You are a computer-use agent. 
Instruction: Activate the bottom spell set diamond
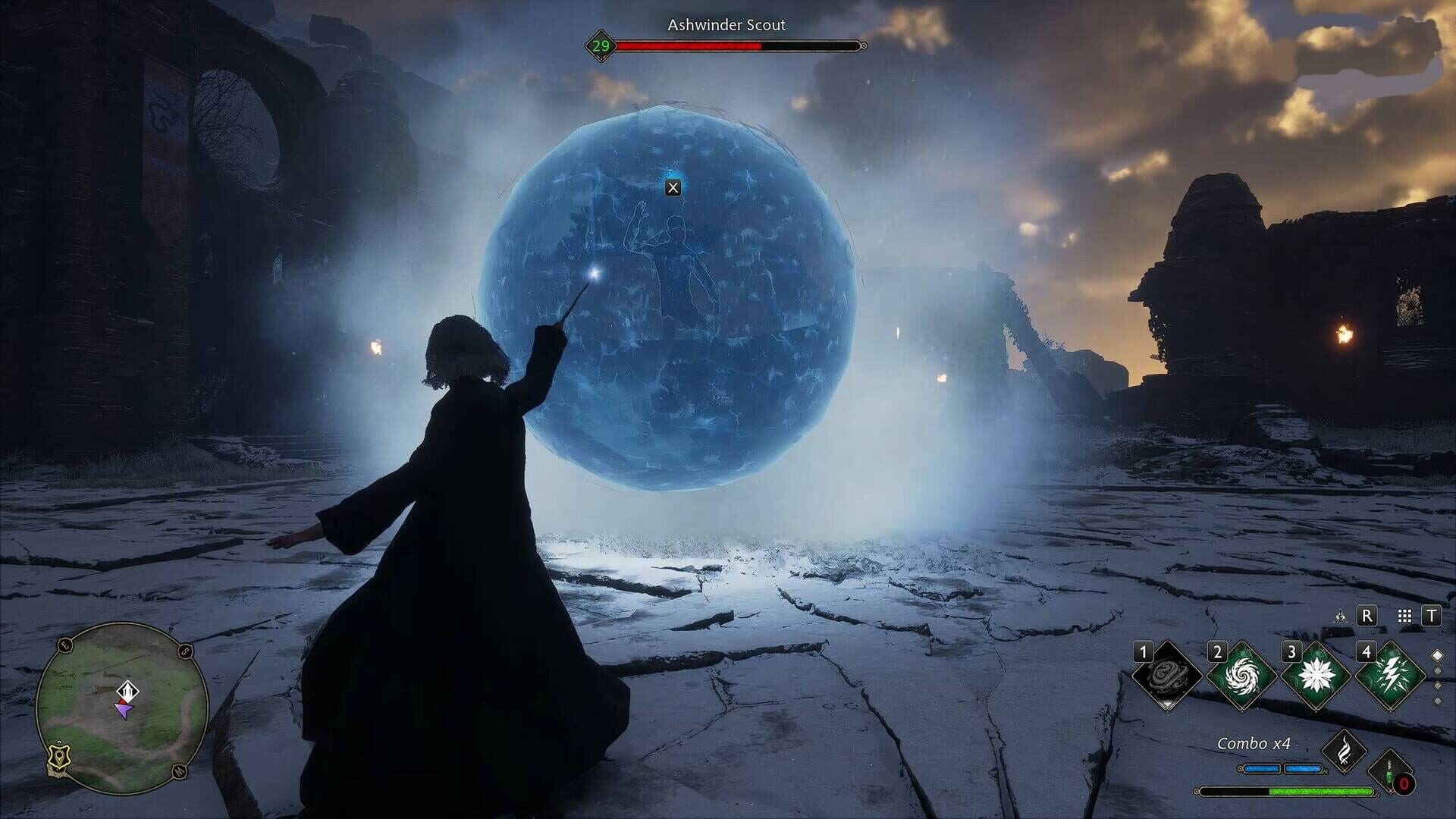[x=1437, y=701]
